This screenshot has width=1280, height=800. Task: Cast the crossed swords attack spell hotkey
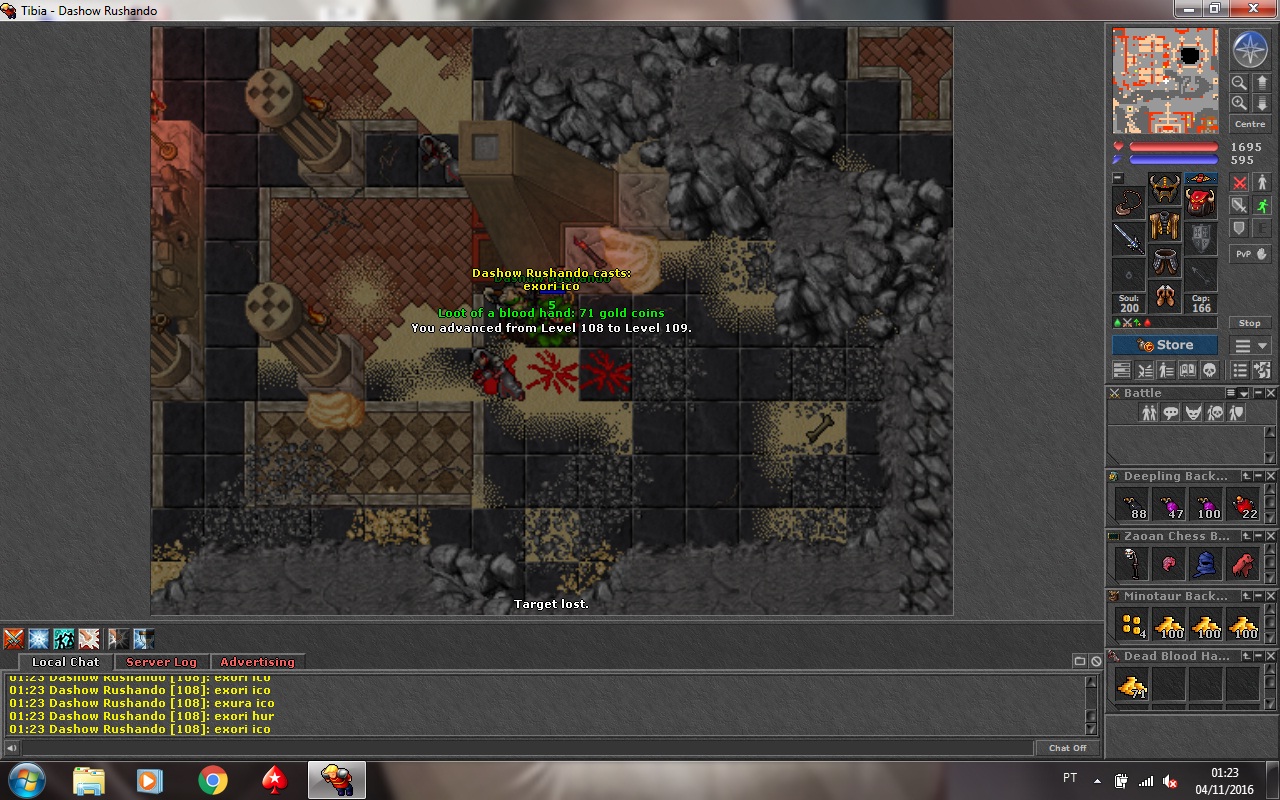pos(14,638)
